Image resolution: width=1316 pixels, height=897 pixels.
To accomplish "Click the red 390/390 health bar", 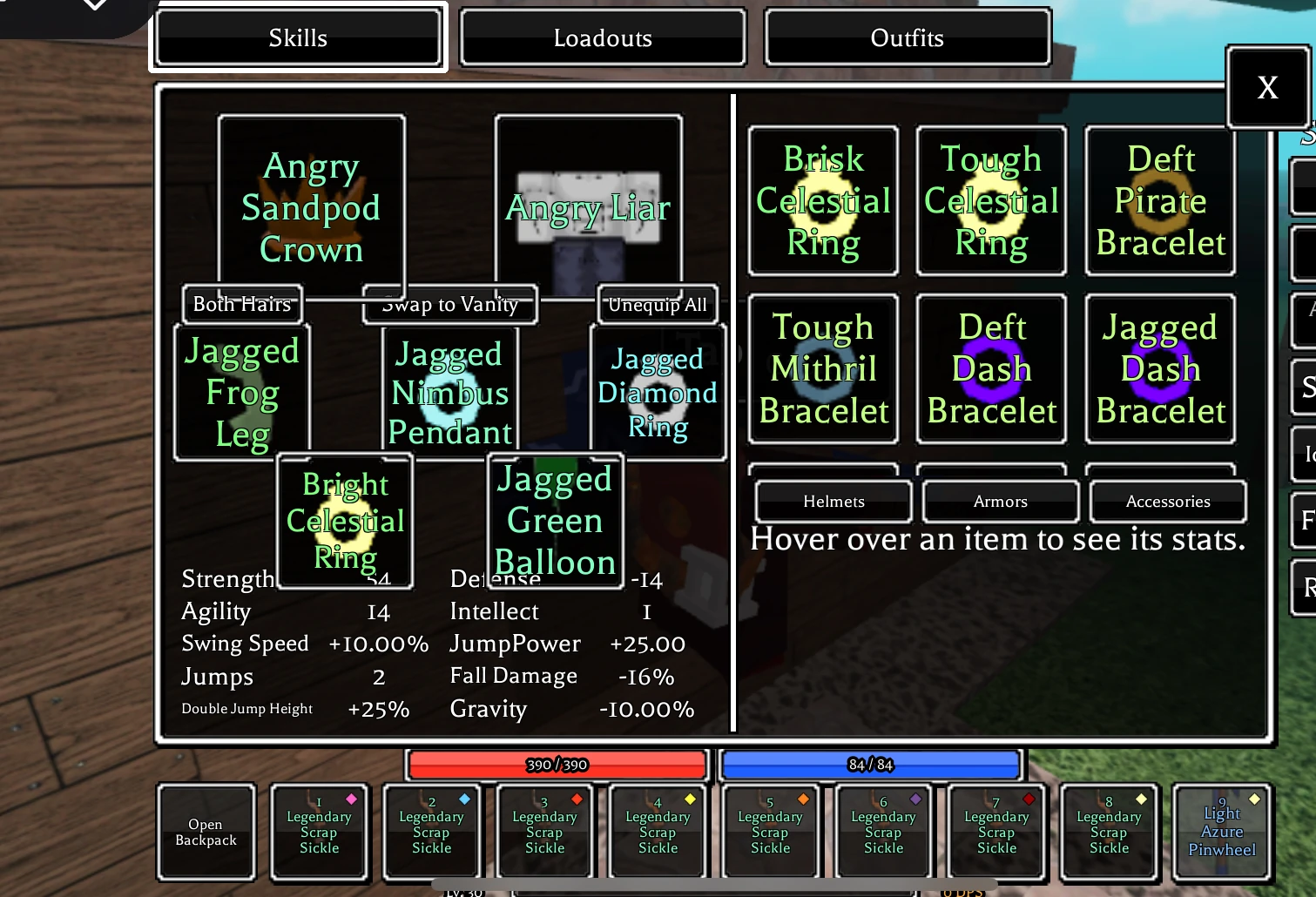I will (x=557, y=765).
